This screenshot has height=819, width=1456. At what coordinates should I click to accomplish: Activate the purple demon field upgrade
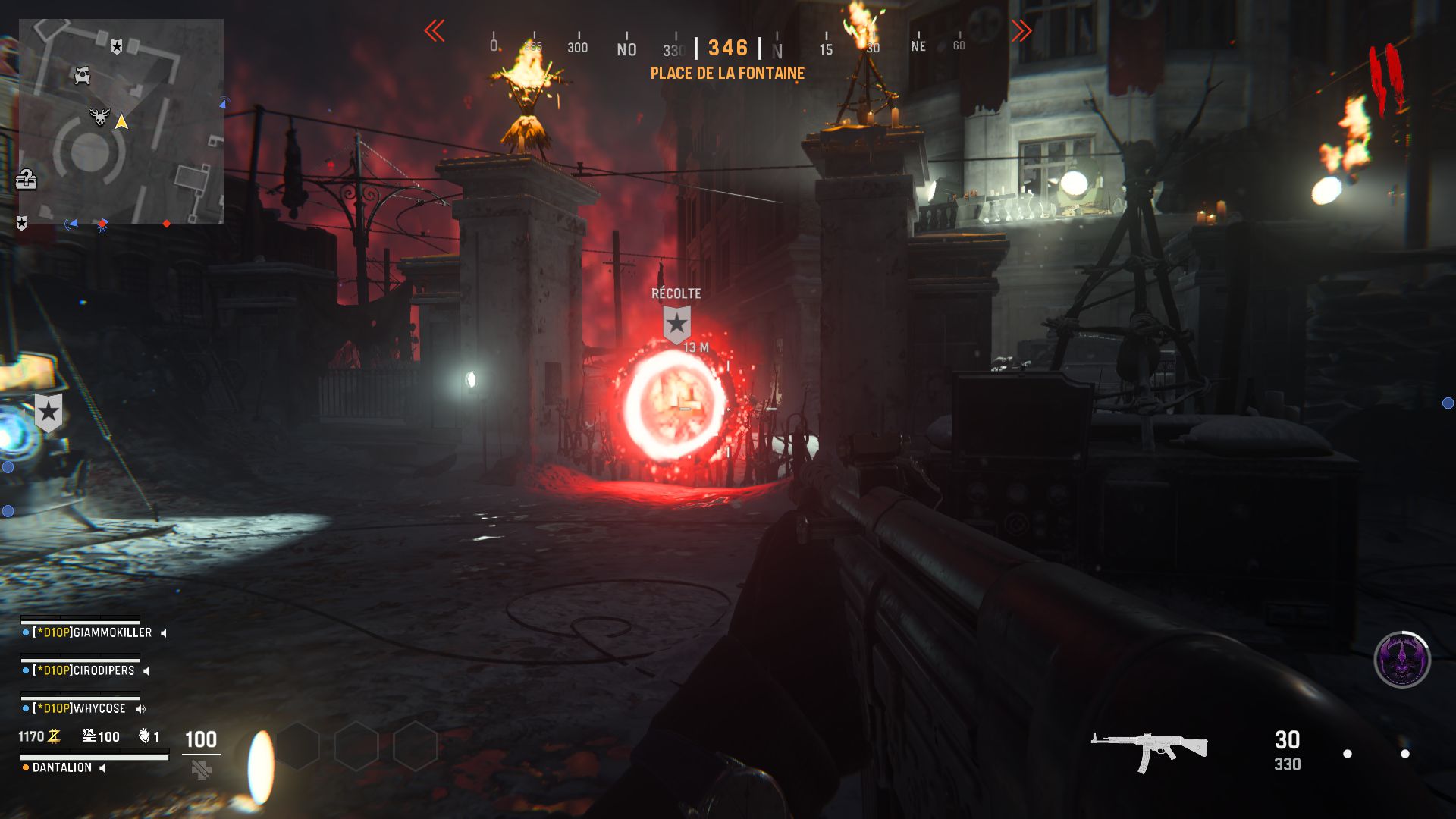1402,660
